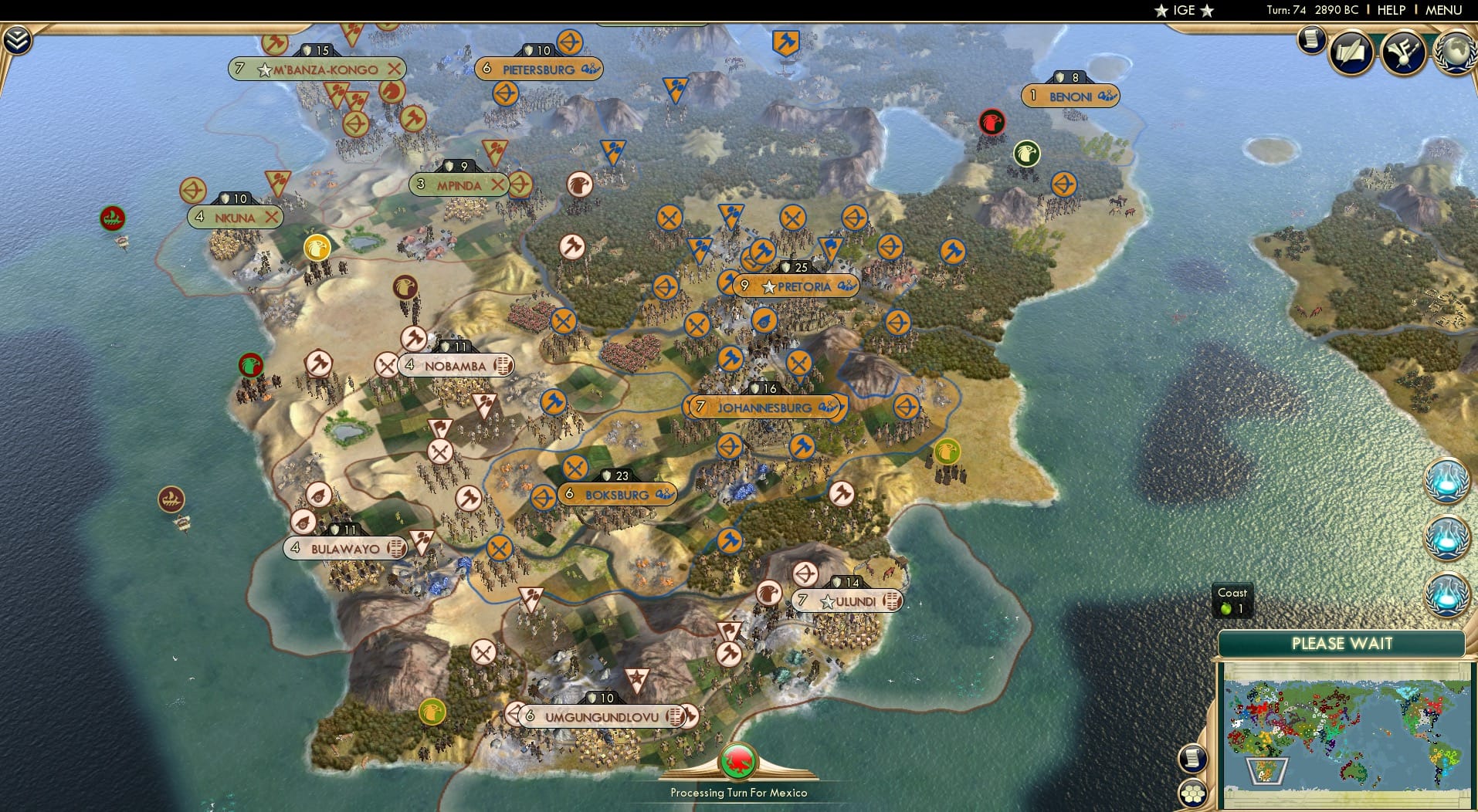Open the HELP item

point(1392,11)
